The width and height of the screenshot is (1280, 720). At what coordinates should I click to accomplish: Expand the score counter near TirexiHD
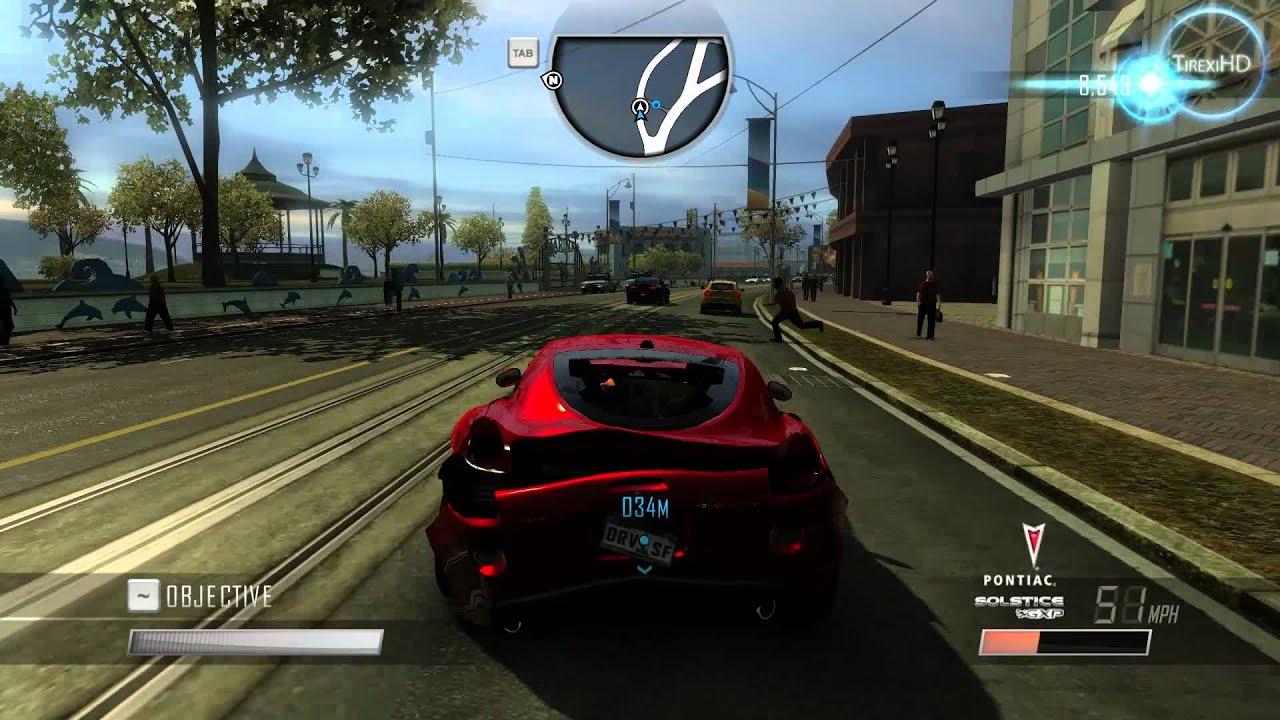[1099, 85]
